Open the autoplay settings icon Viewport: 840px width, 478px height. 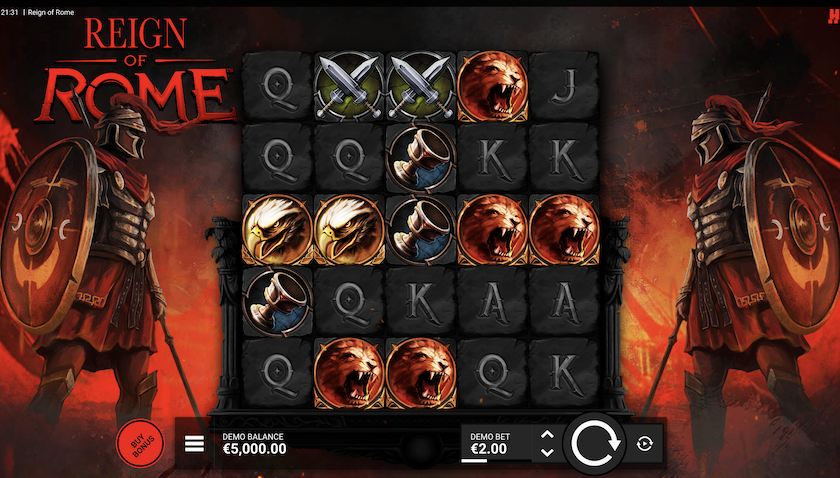(644, 443)
